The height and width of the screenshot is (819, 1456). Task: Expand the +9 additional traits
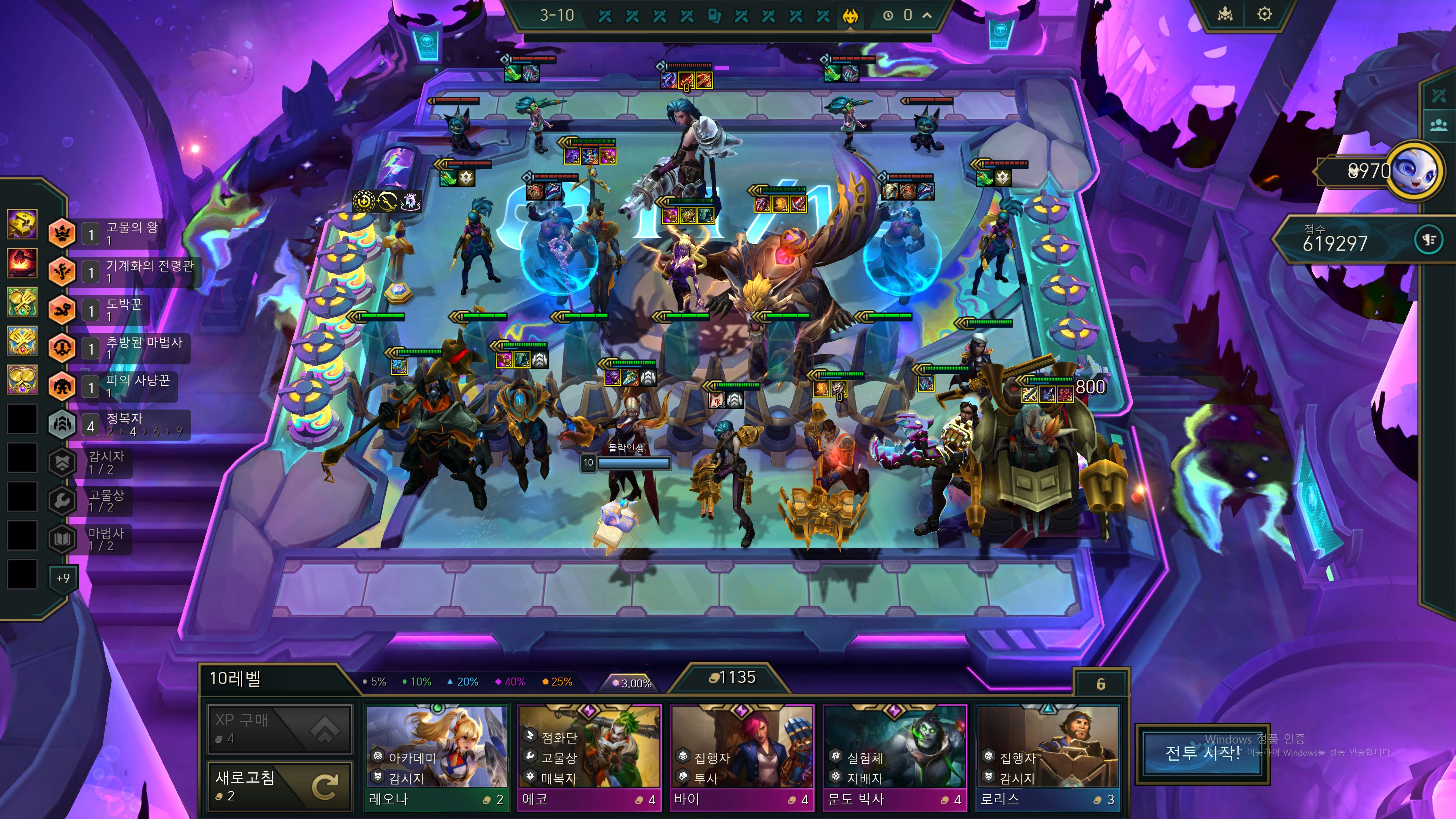[x=63, y=577]
